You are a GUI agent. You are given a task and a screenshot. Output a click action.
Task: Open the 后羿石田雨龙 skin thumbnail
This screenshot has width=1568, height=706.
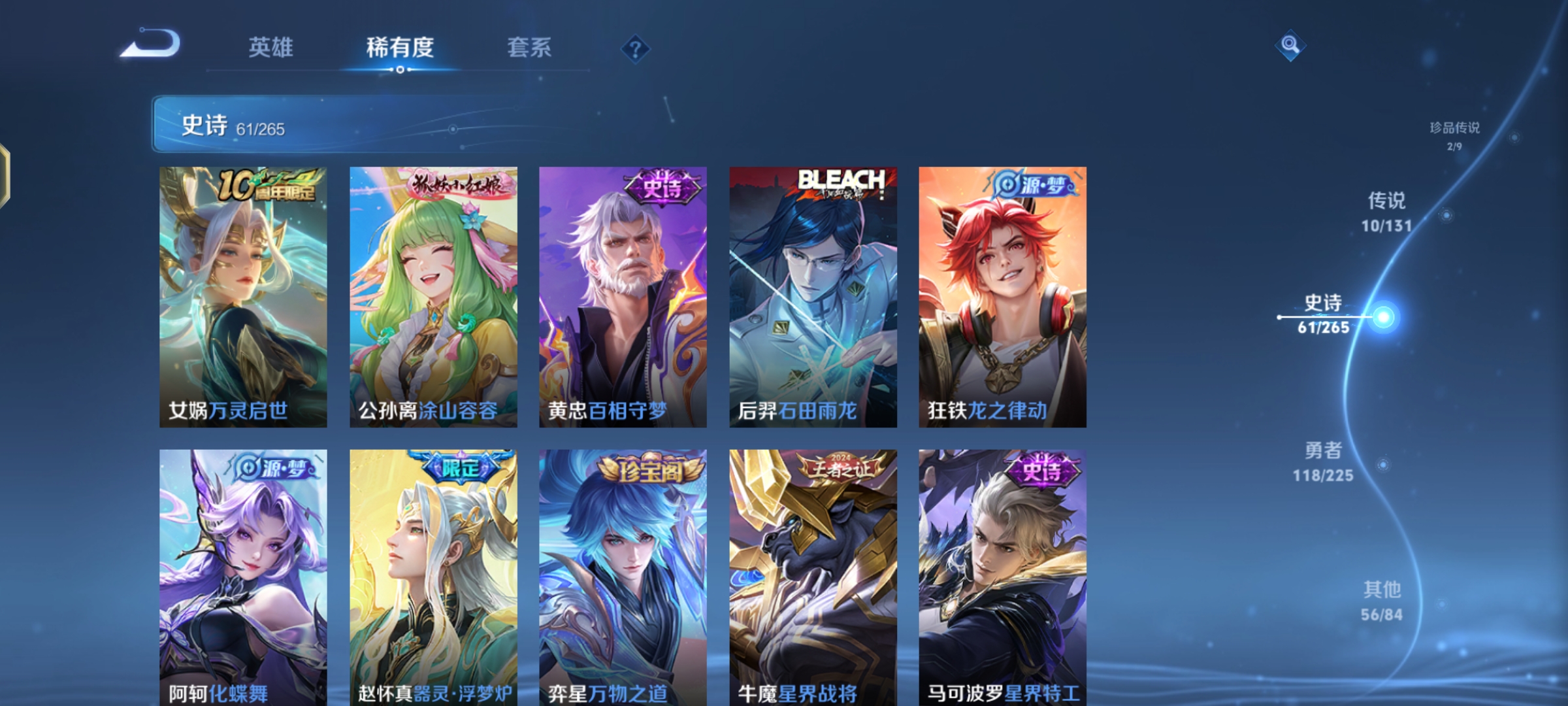click(x=813, y=294)
